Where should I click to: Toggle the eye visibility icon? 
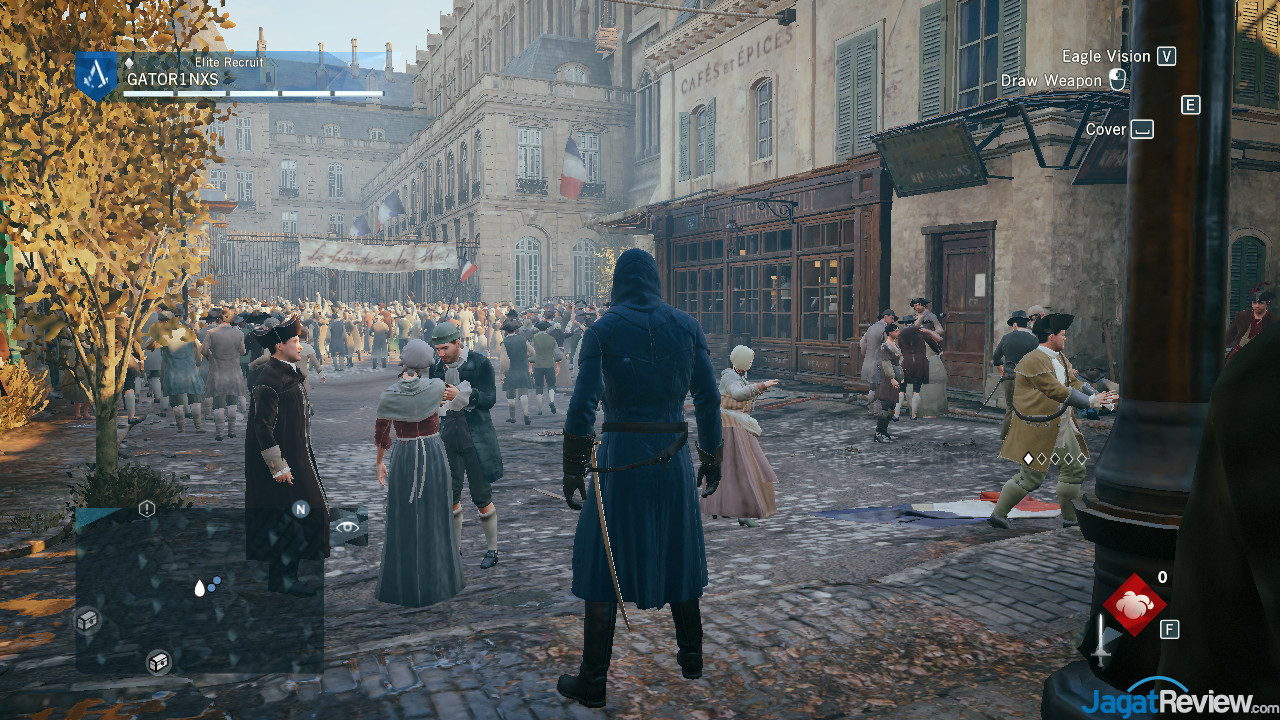[347, 526]
